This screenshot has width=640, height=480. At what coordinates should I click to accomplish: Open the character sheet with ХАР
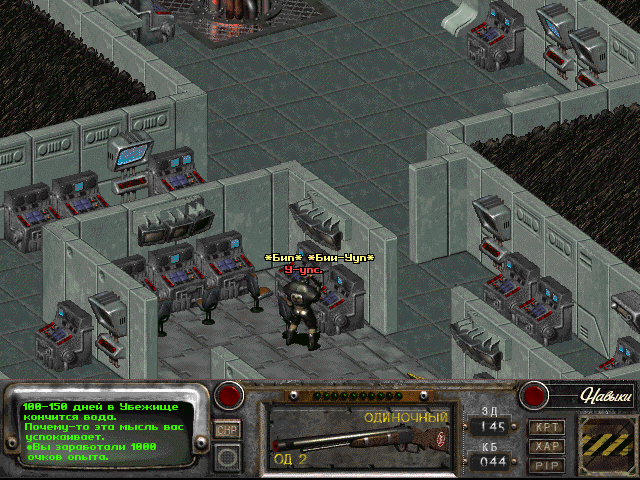[546, 446]
